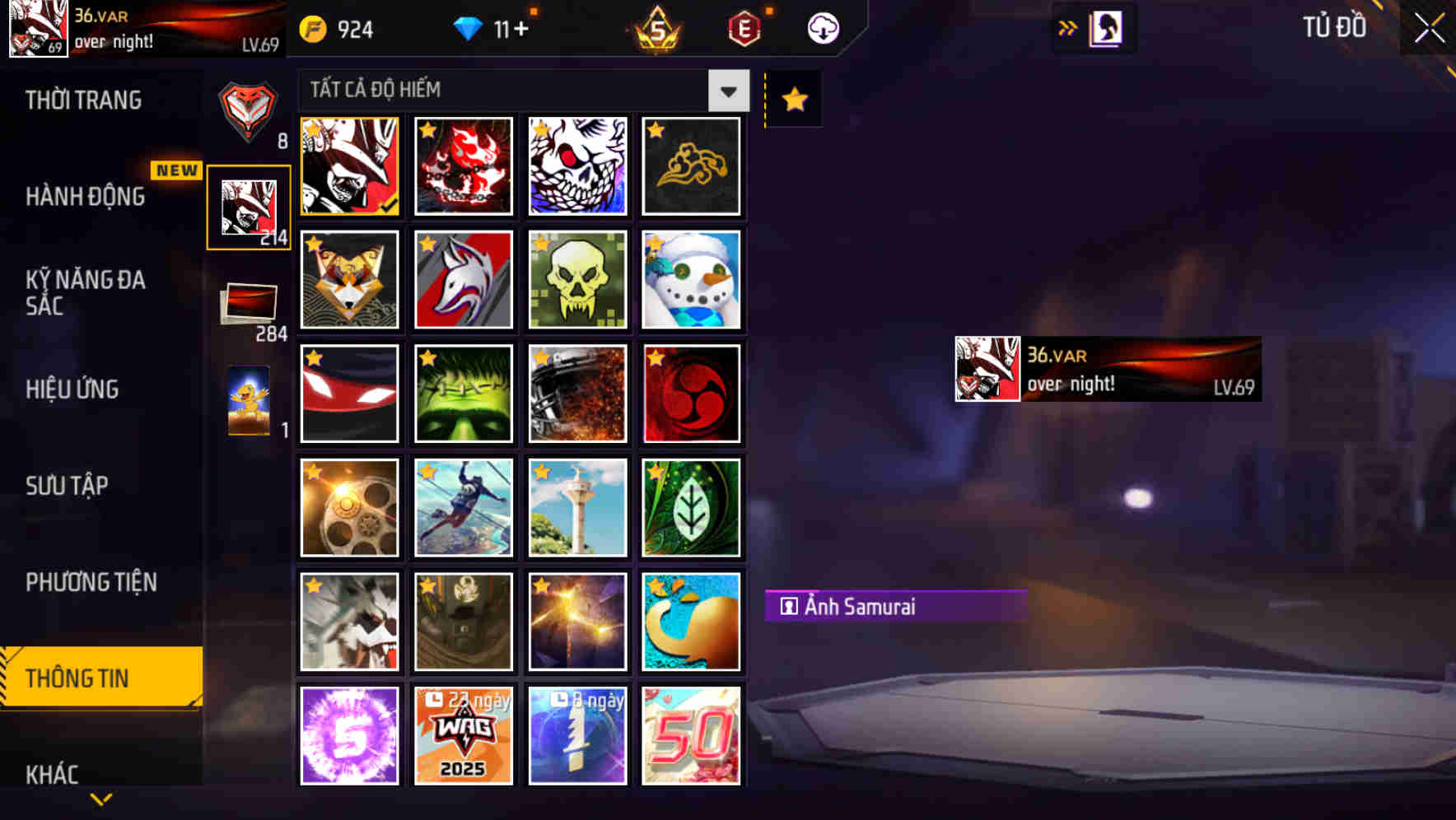Toggle the star on the snowman avatar
1456x820 pixels.
(655, 244)
